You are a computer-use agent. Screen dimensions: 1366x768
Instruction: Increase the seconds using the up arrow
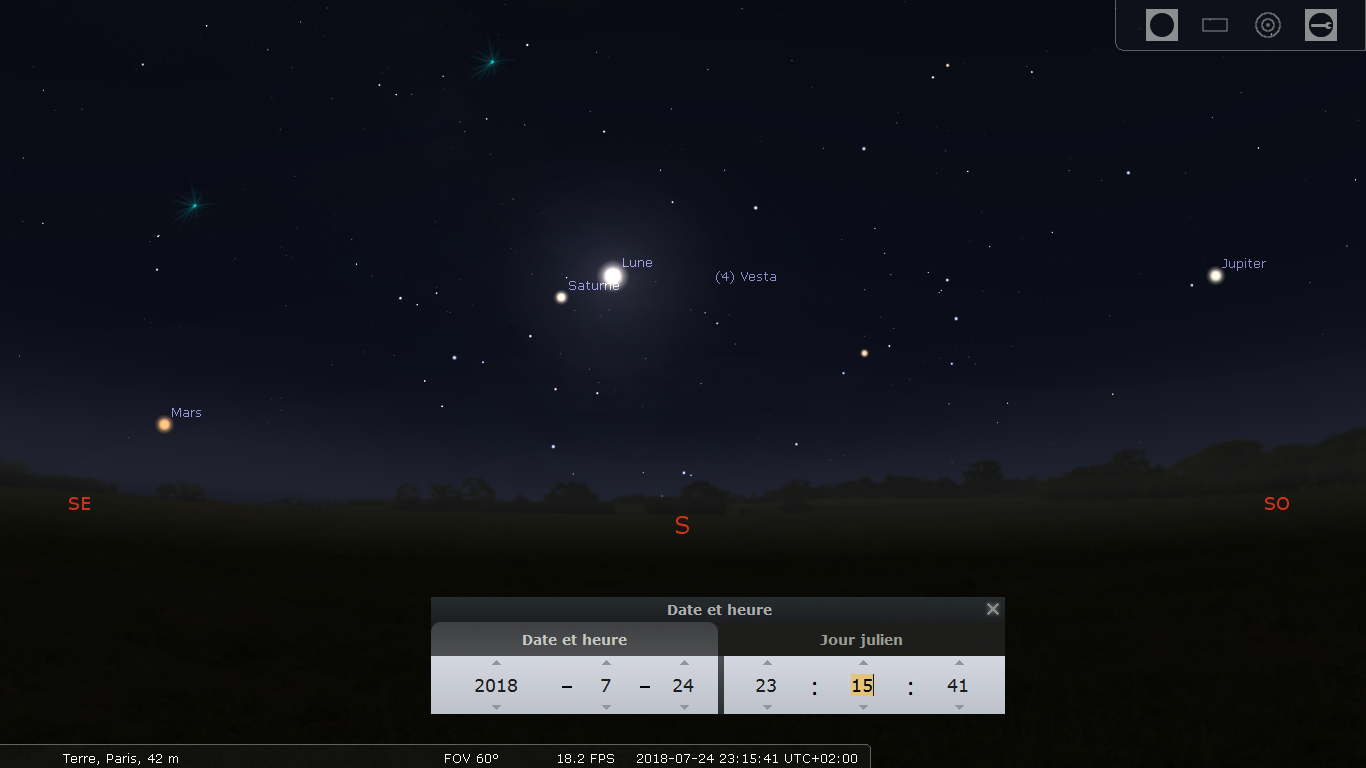(959, 663)
